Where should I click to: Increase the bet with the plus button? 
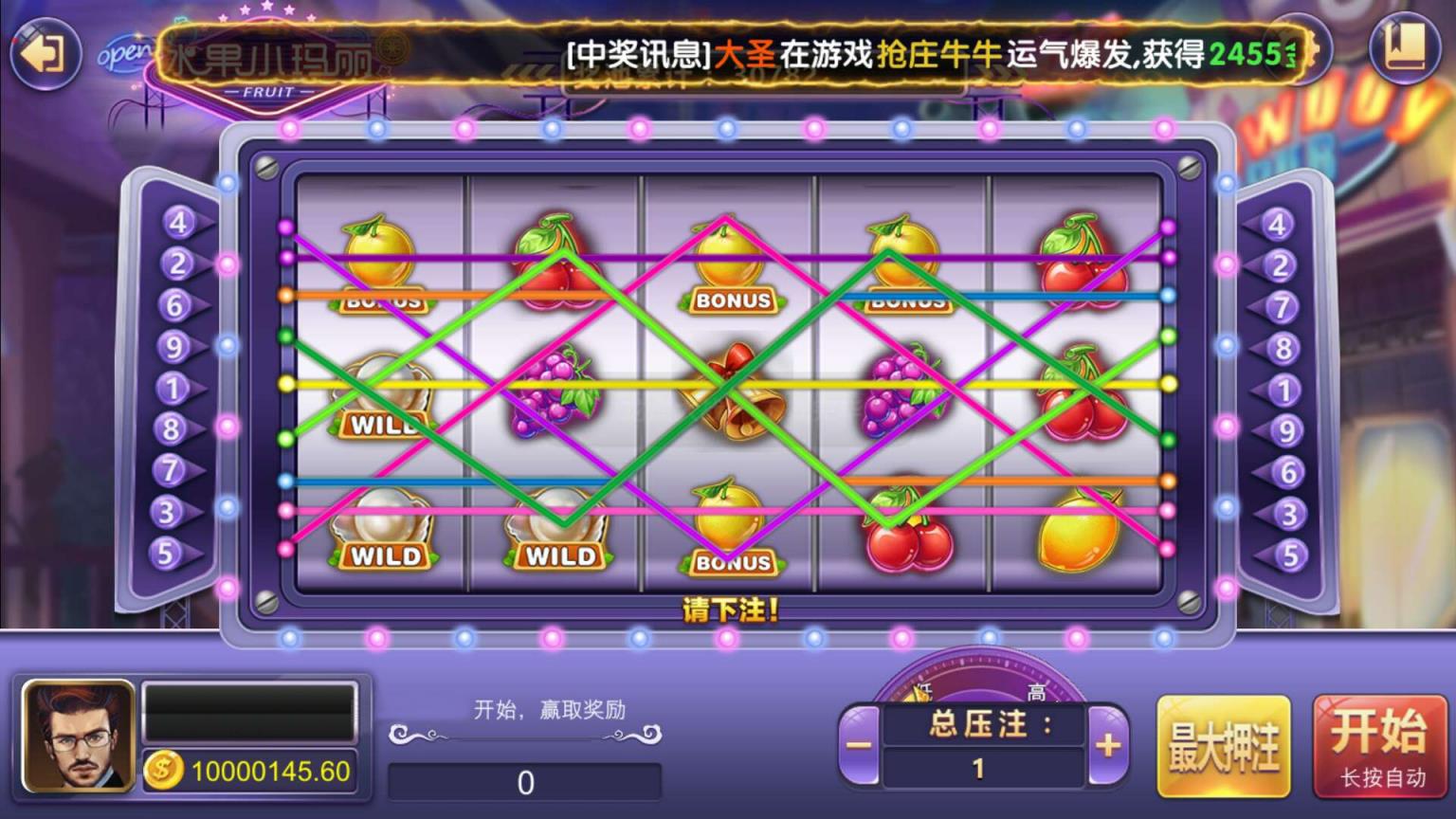(1105, 746)
